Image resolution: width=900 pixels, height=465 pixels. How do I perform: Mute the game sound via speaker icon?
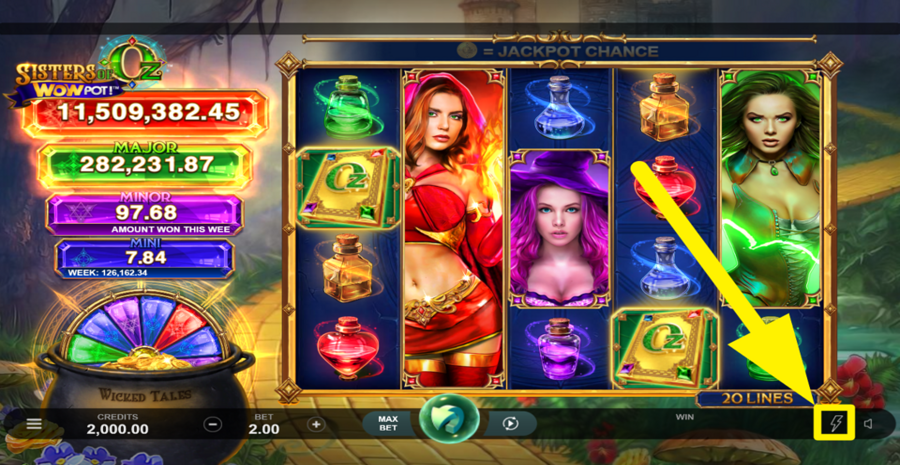coord(868,424)
